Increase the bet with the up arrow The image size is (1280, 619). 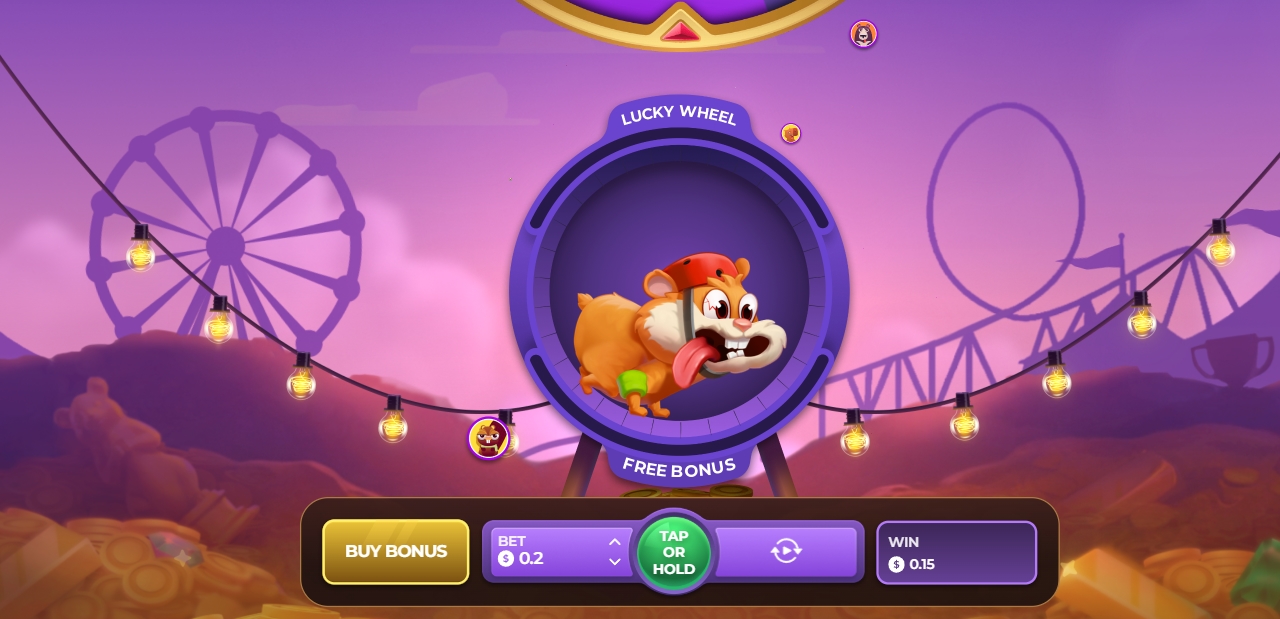pos(614,542)
